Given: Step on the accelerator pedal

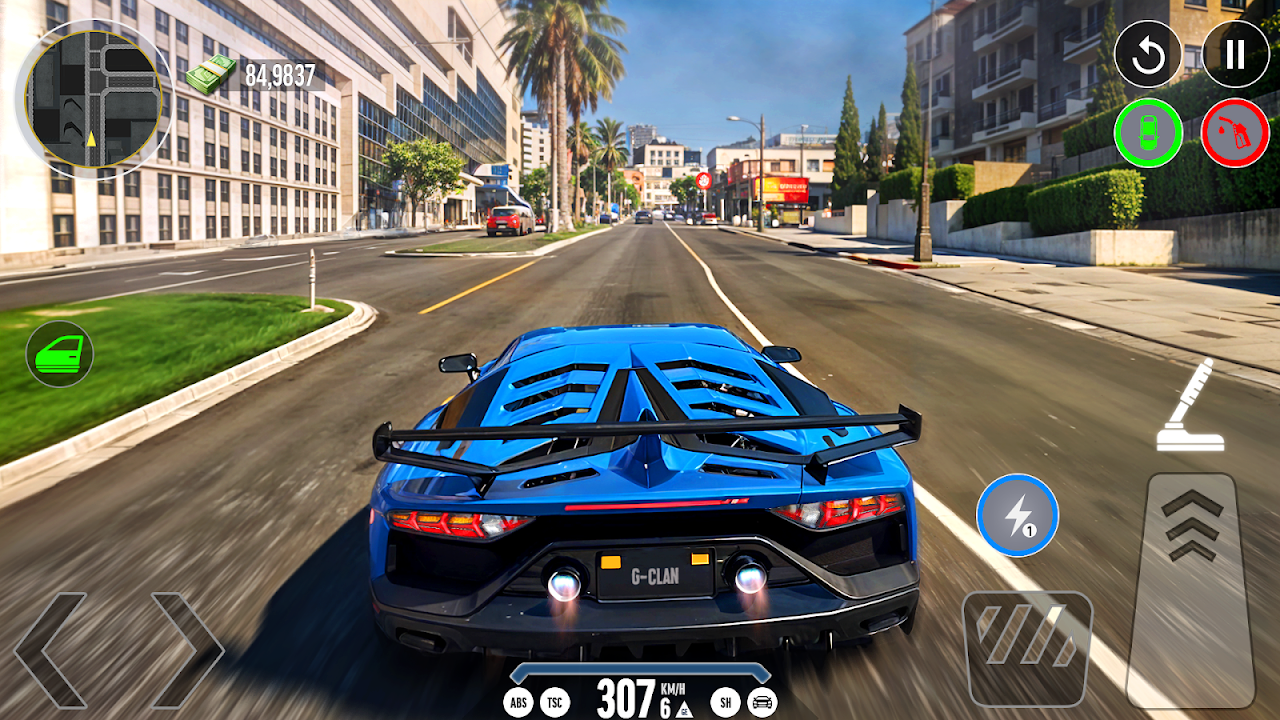Looking at the screenshot, I should click(1191, 590).
